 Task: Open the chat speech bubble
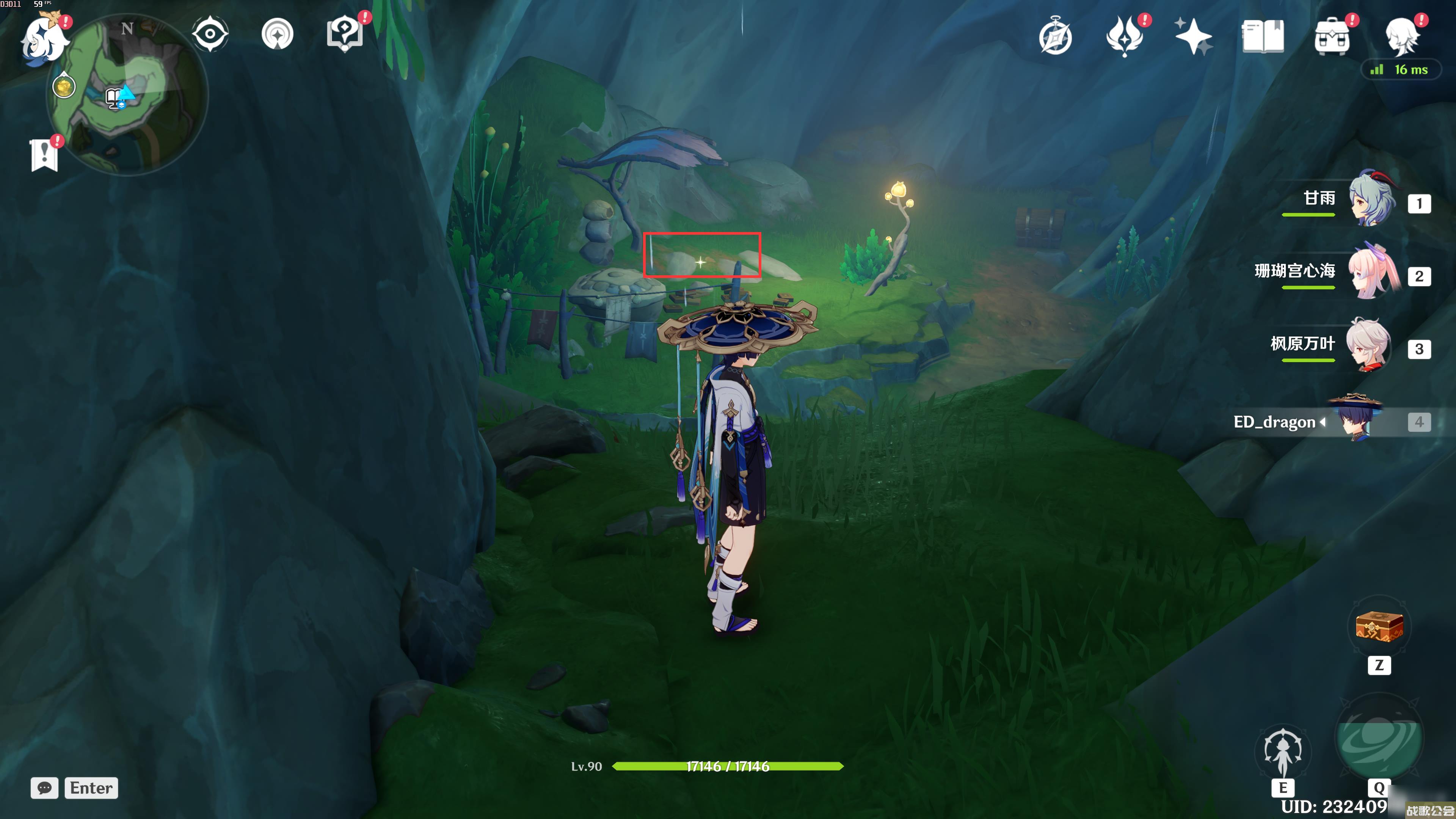coord(44,788)
